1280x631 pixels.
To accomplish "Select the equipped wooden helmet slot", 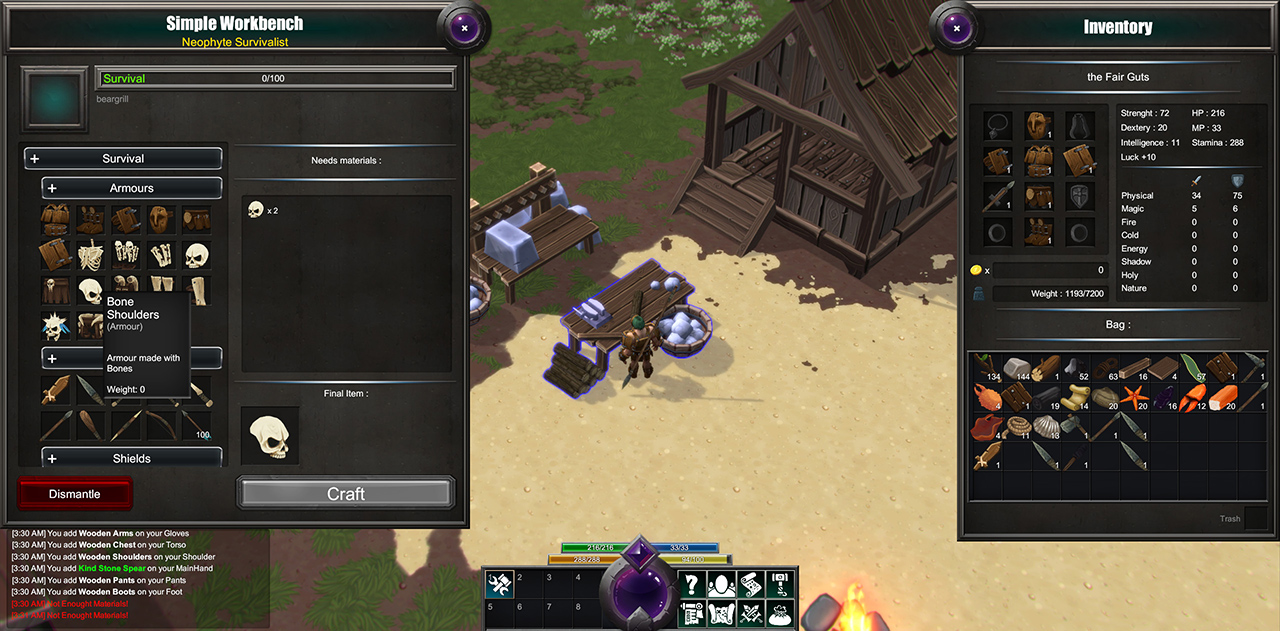I will click(x=1038, y=125).
